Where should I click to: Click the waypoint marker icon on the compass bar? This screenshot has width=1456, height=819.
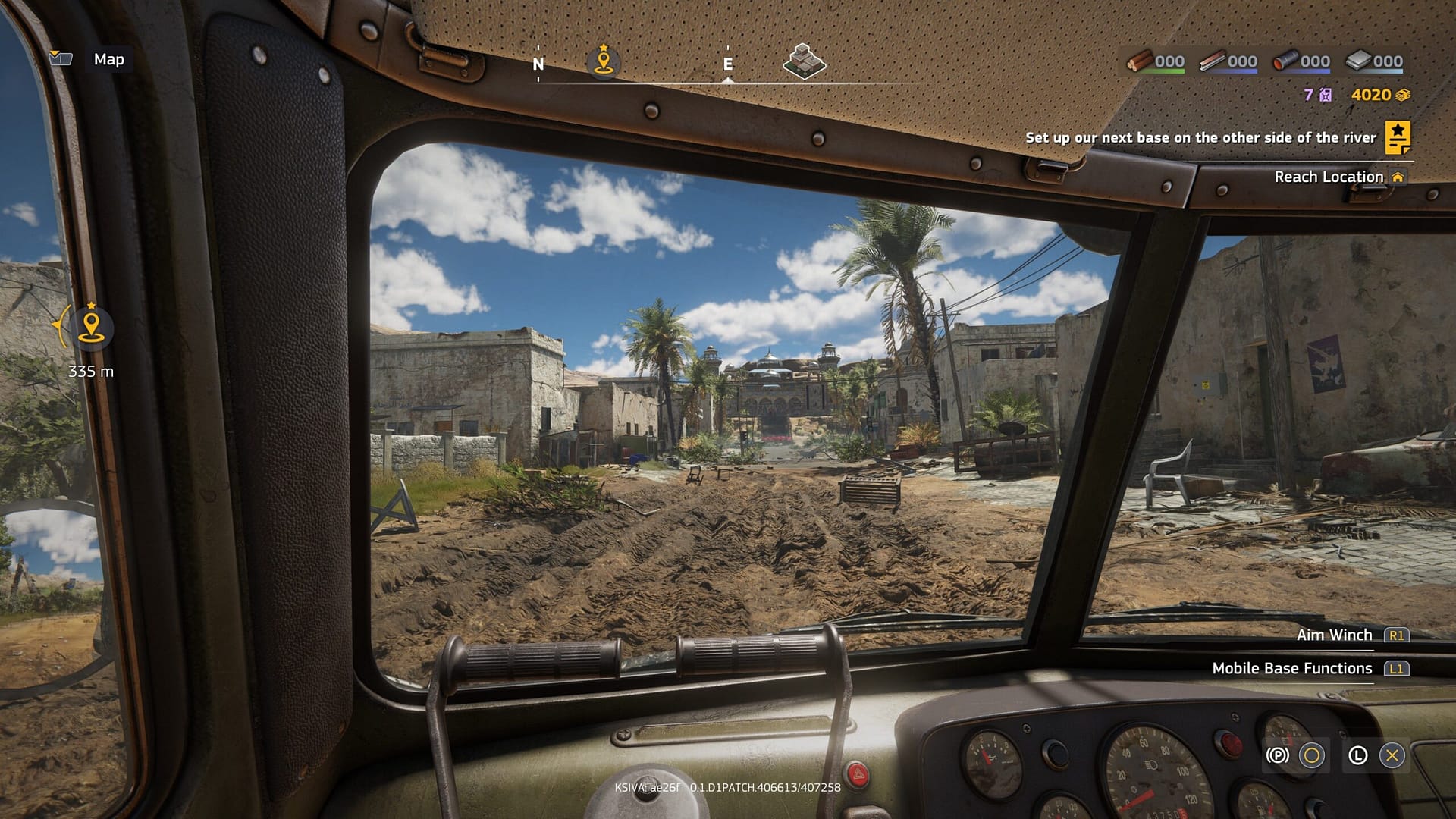[x=603, y=61]
